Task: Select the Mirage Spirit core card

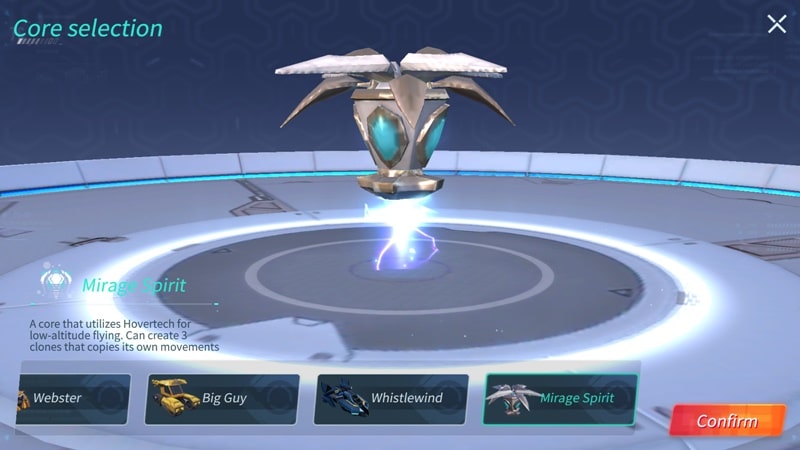Action: tap(560, 398)
